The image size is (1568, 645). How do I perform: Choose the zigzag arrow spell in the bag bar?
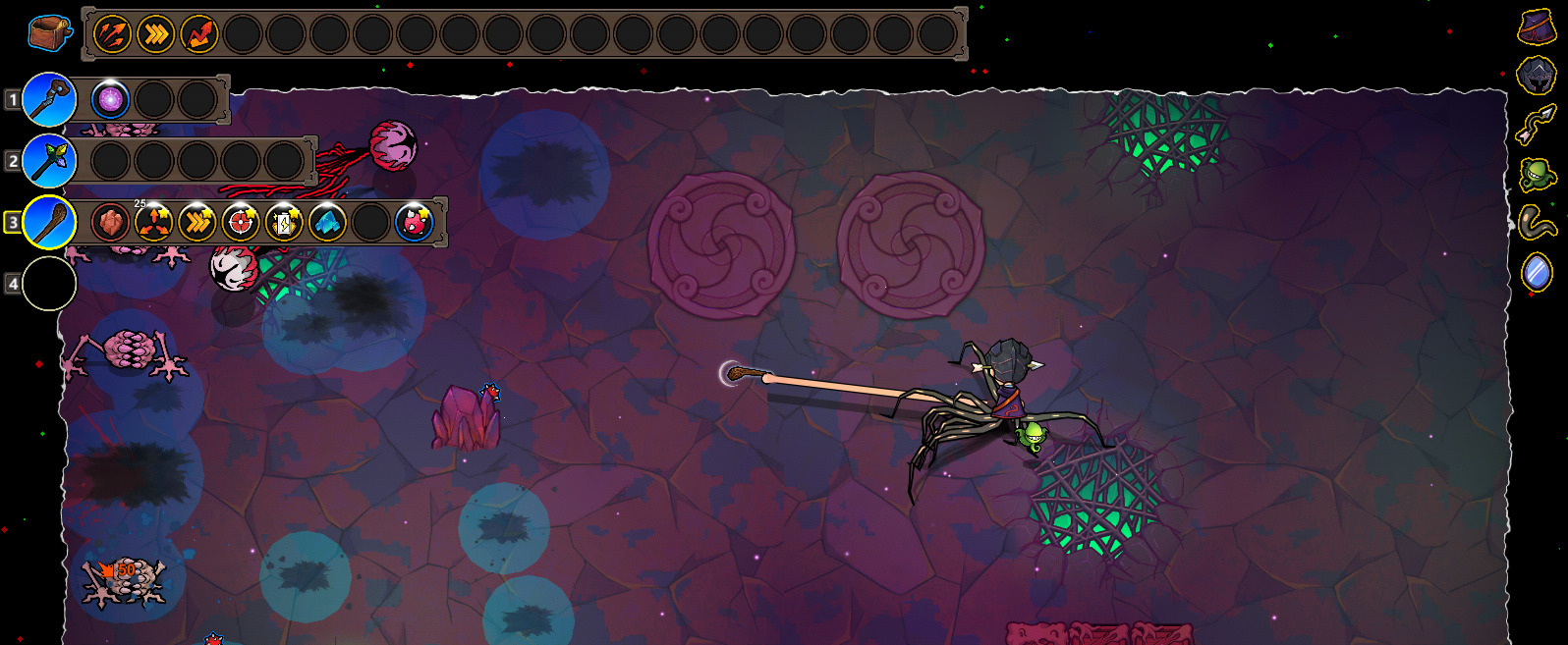[198, 34]
